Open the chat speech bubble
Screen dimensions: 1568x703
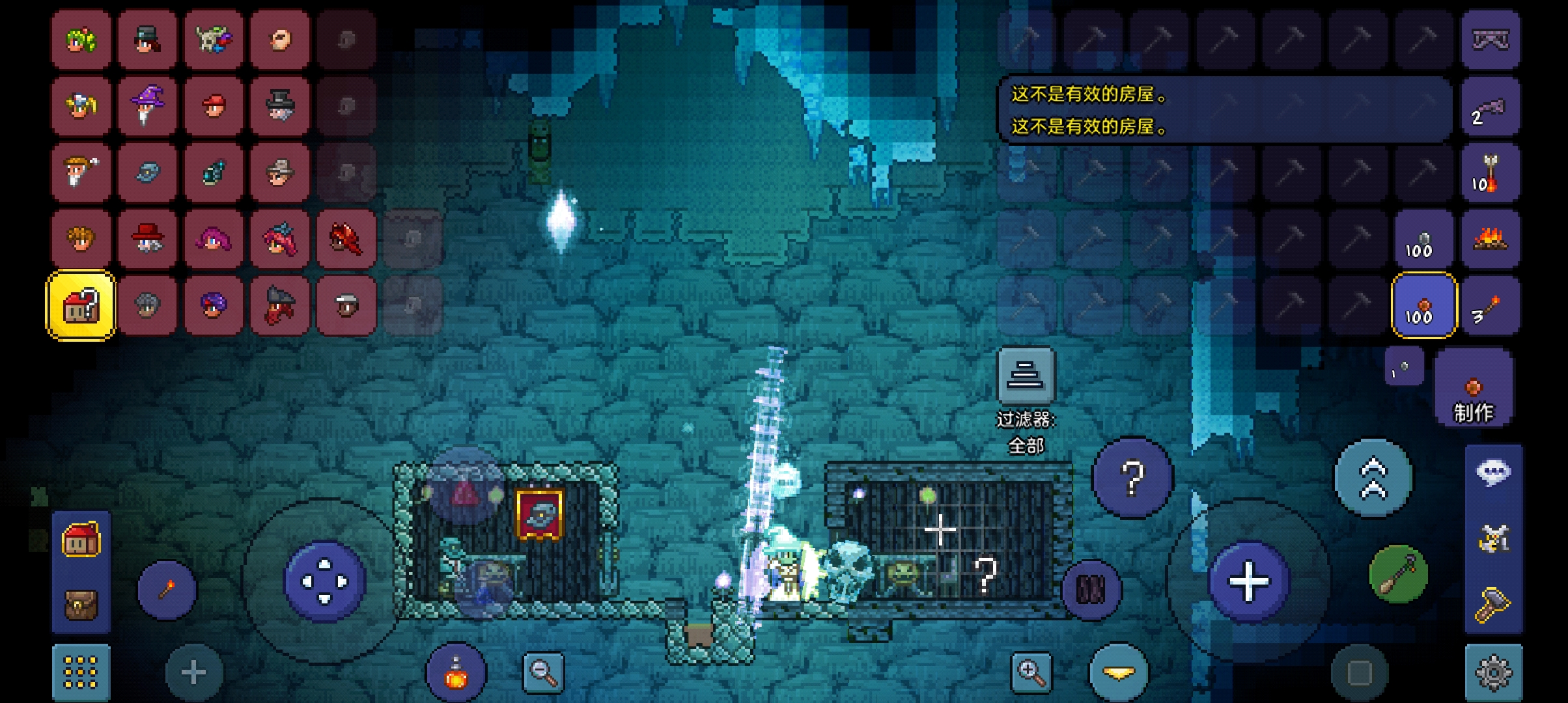click(x=1493, y=473)
